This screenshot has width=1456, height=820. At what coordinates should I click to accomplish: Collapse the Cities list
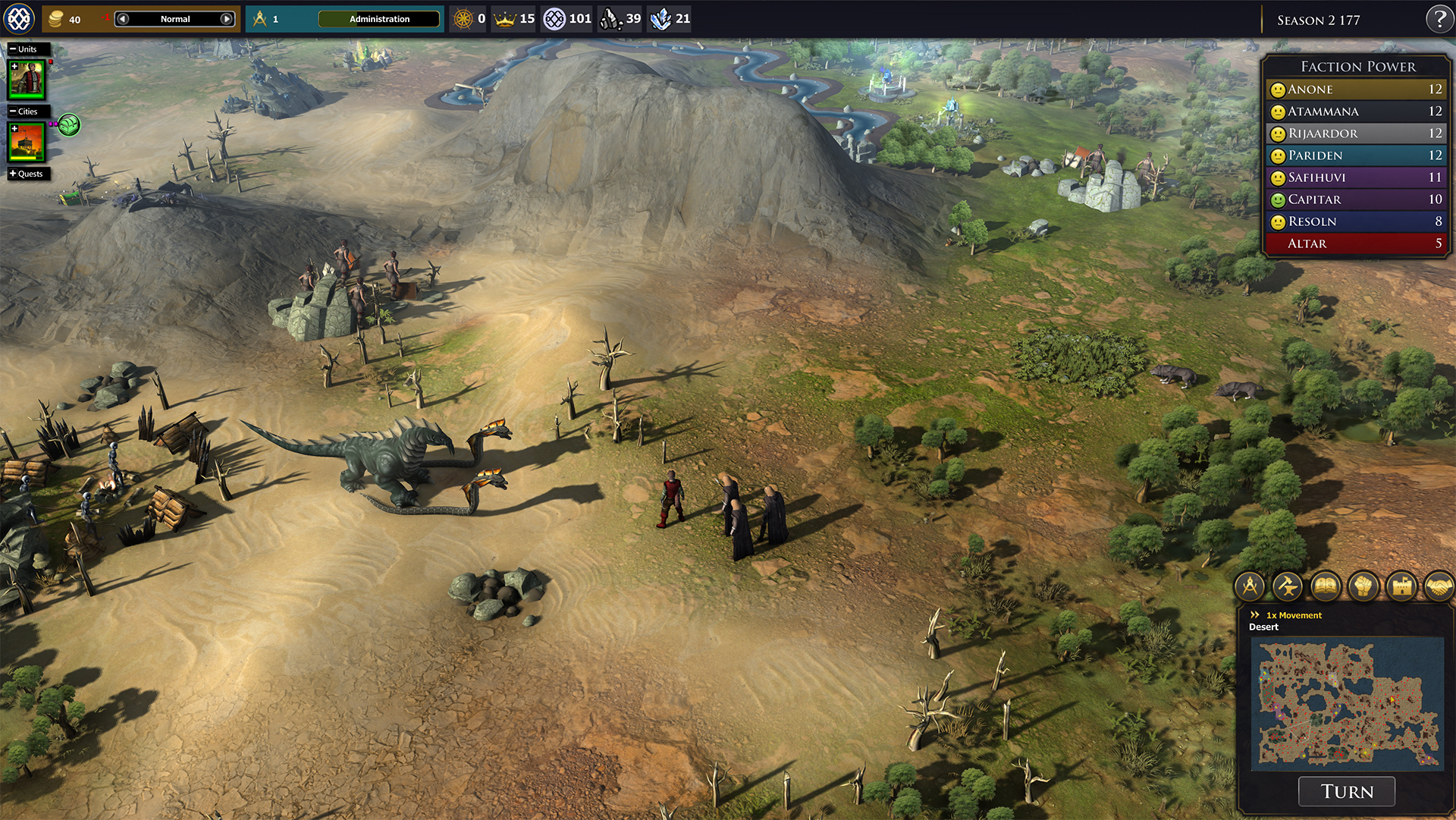[x=13, y=112]
